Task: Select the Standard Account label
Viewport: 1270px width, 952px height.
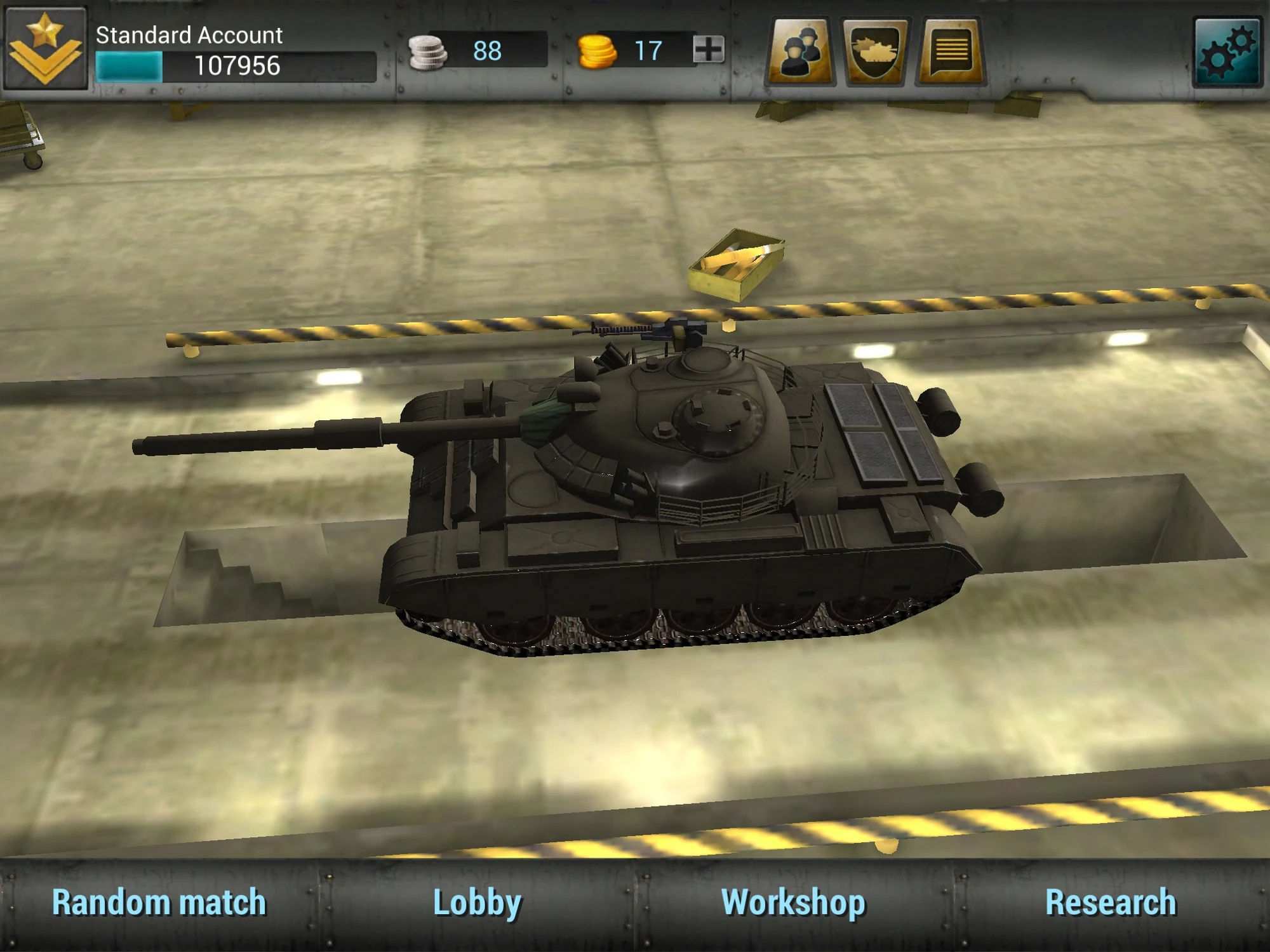Action: [189, 35]
